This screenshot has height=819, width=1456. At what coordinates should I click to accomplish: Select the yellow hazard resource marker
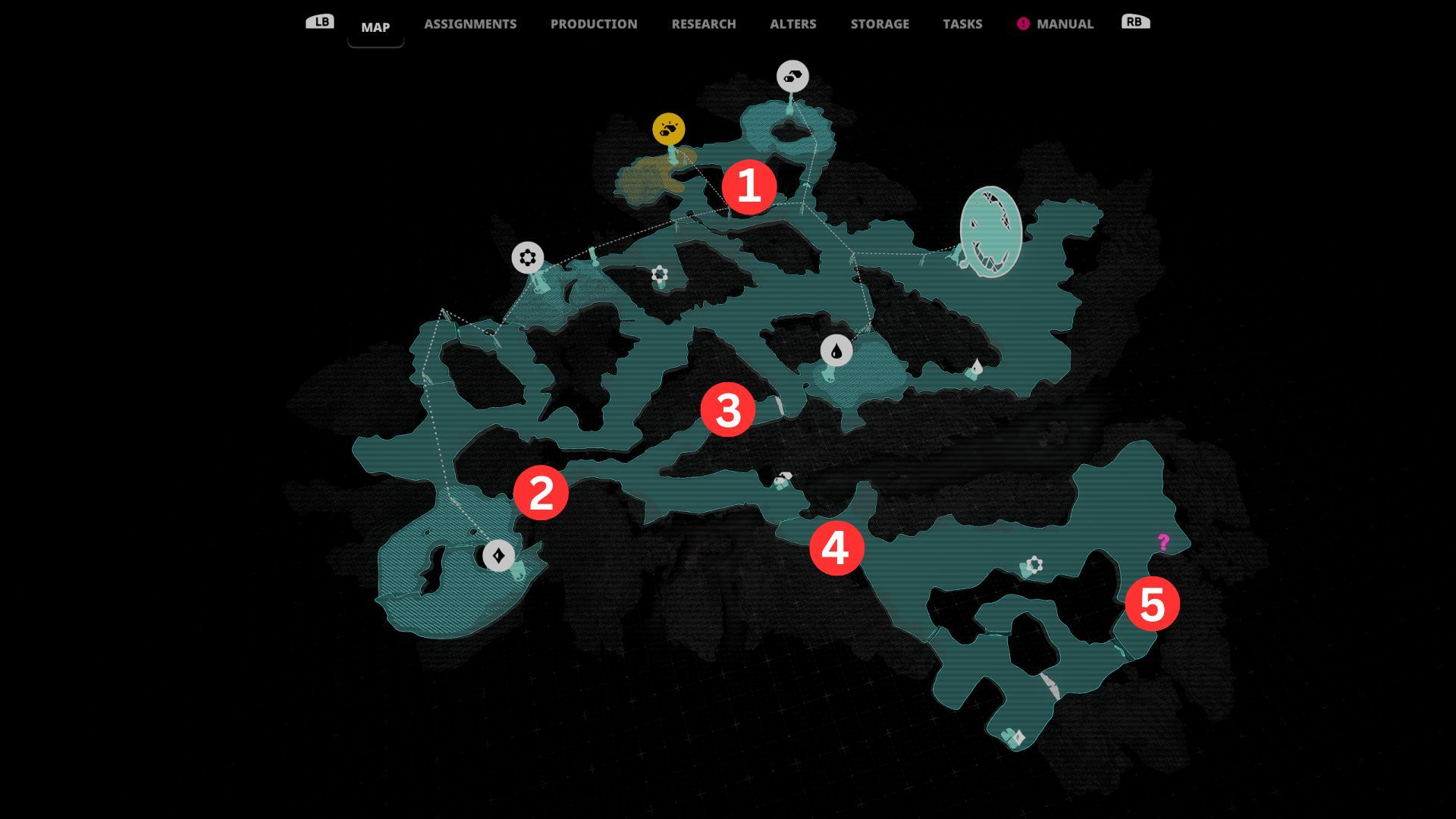coord(667,127)
